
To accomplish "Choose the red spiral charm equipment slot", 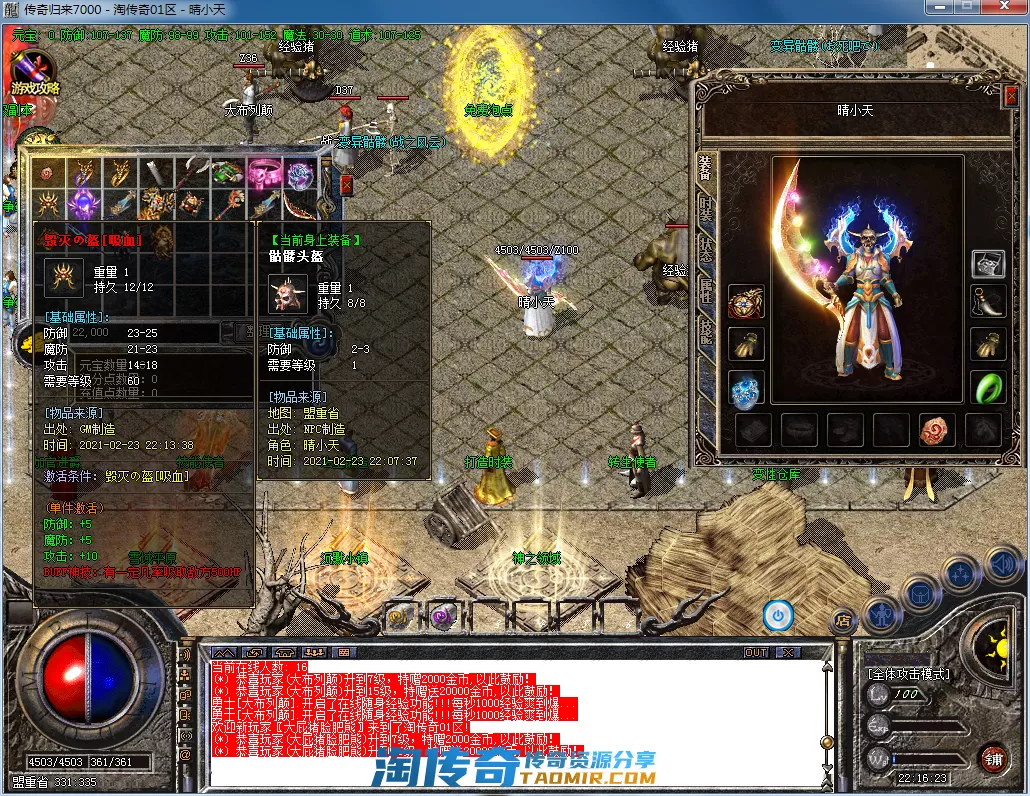I will (936, 430).
